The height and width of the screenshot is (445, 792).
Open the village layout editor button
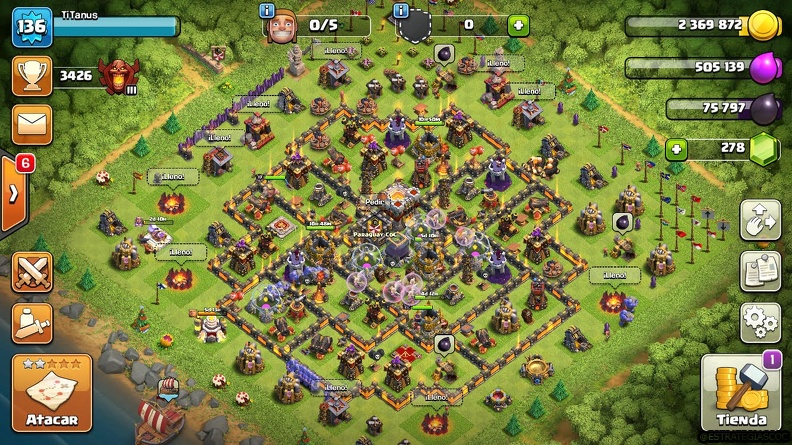click(x=760, y=221)
